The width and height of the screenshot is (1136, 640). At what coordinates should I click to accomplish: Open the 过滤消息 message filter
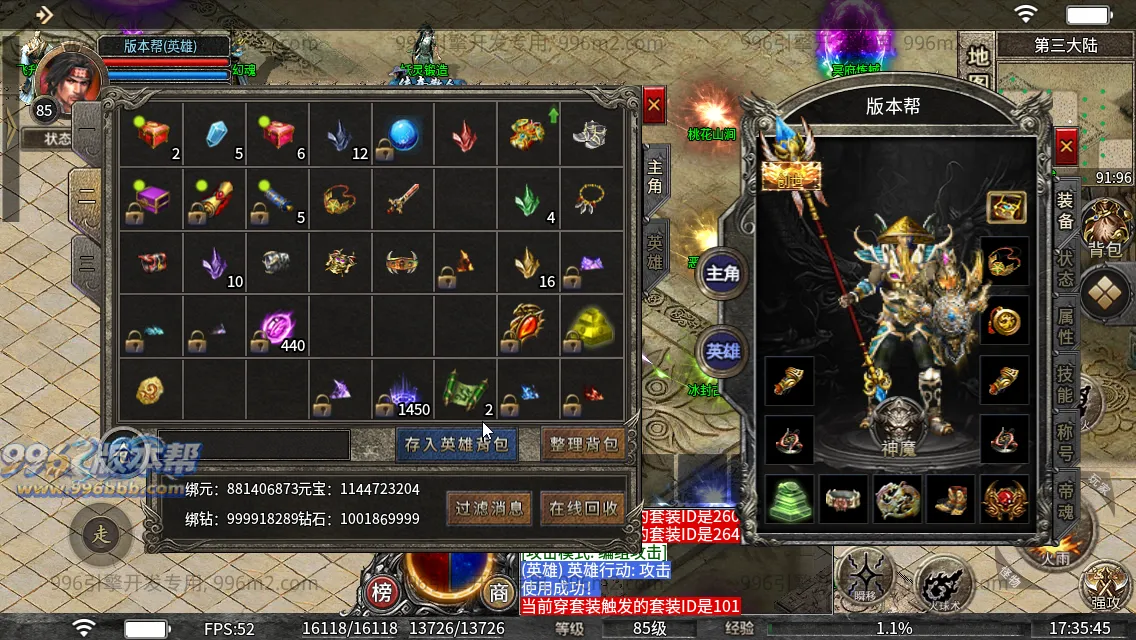pyautogui.click(x=490, y=508)
